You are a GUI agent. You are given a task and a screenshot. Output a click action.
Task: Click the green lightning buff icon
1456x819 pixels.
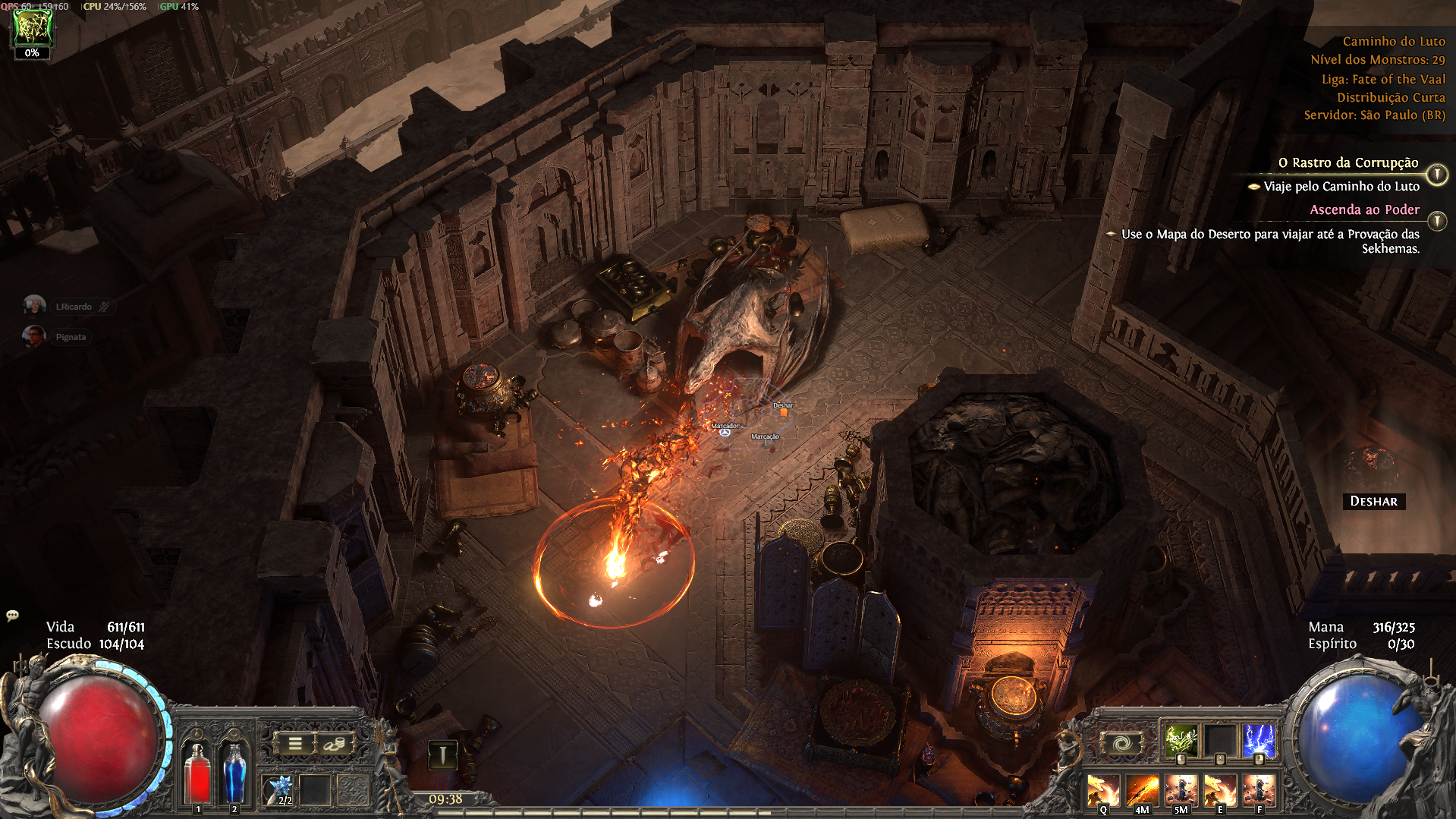[x=33, y=27]
